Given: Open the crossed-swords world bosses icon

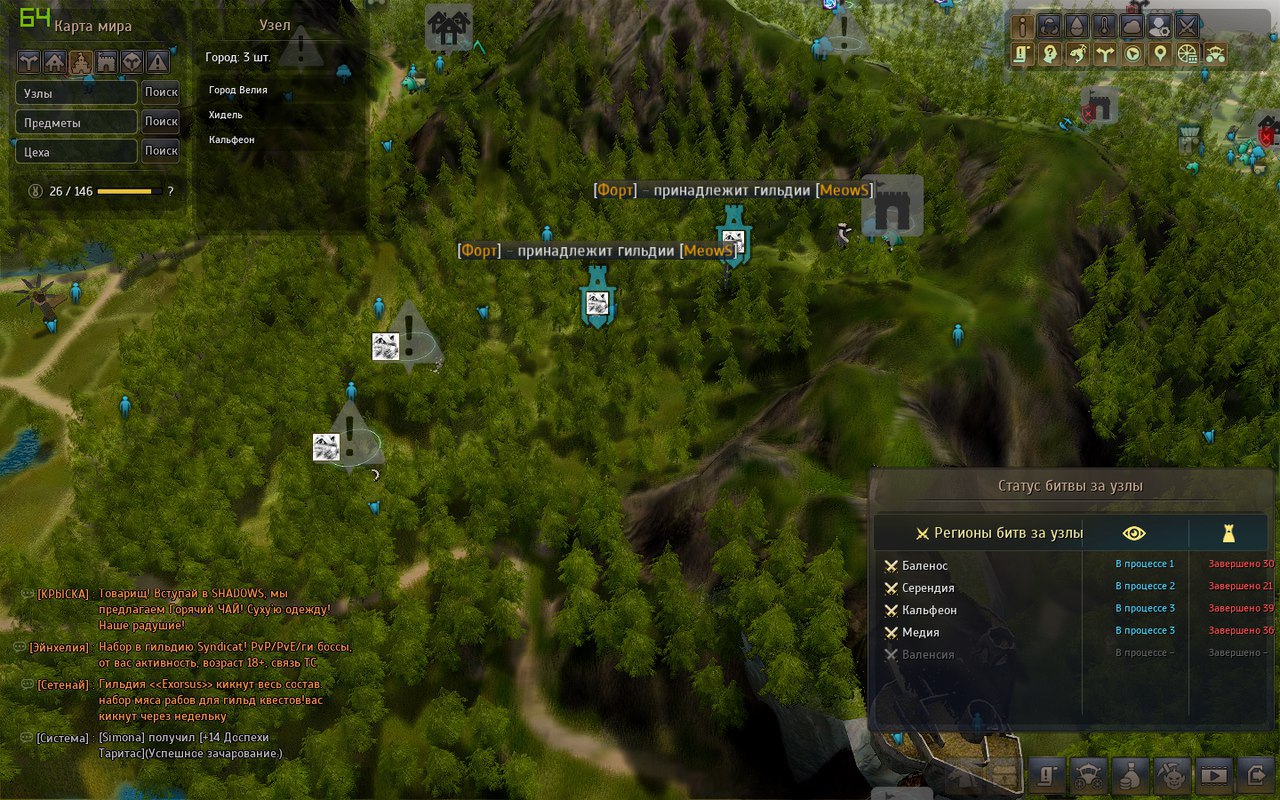Looking at the screenshot, I should point(1187,26).
